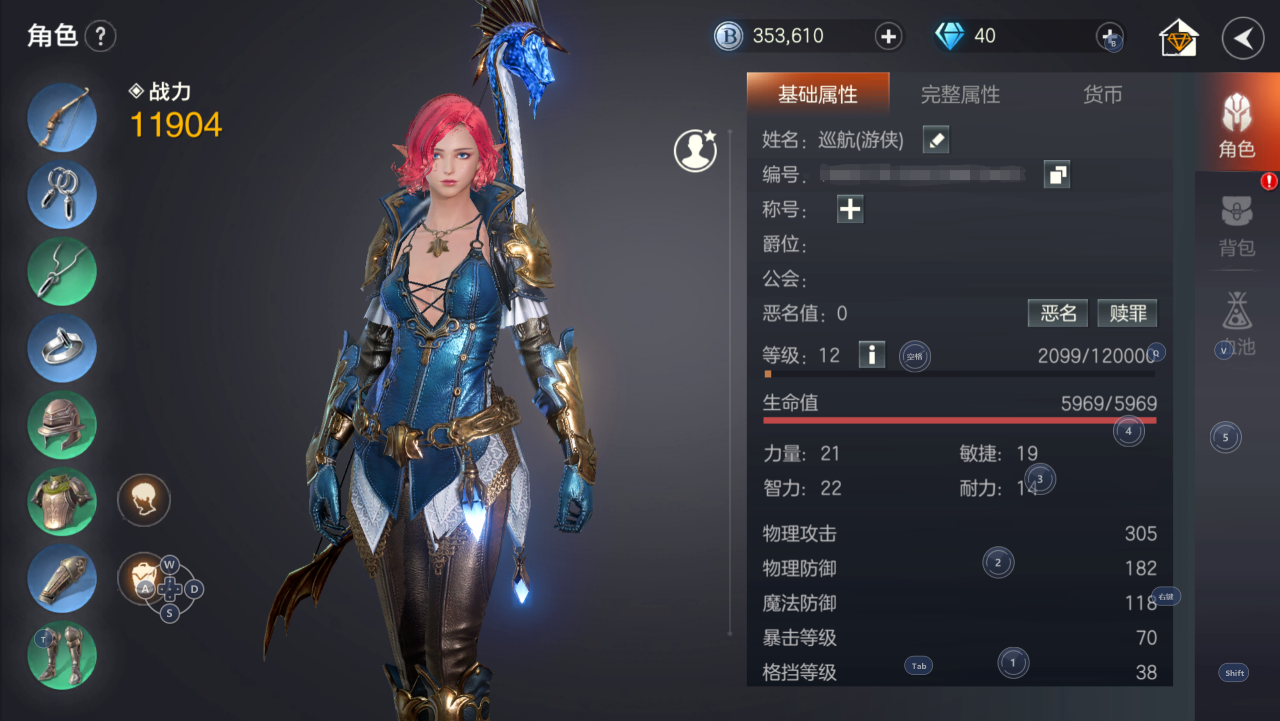The image size is (1280, 721).
Task: Select the helmet equipment slot
Action: [x=62, y=425]
